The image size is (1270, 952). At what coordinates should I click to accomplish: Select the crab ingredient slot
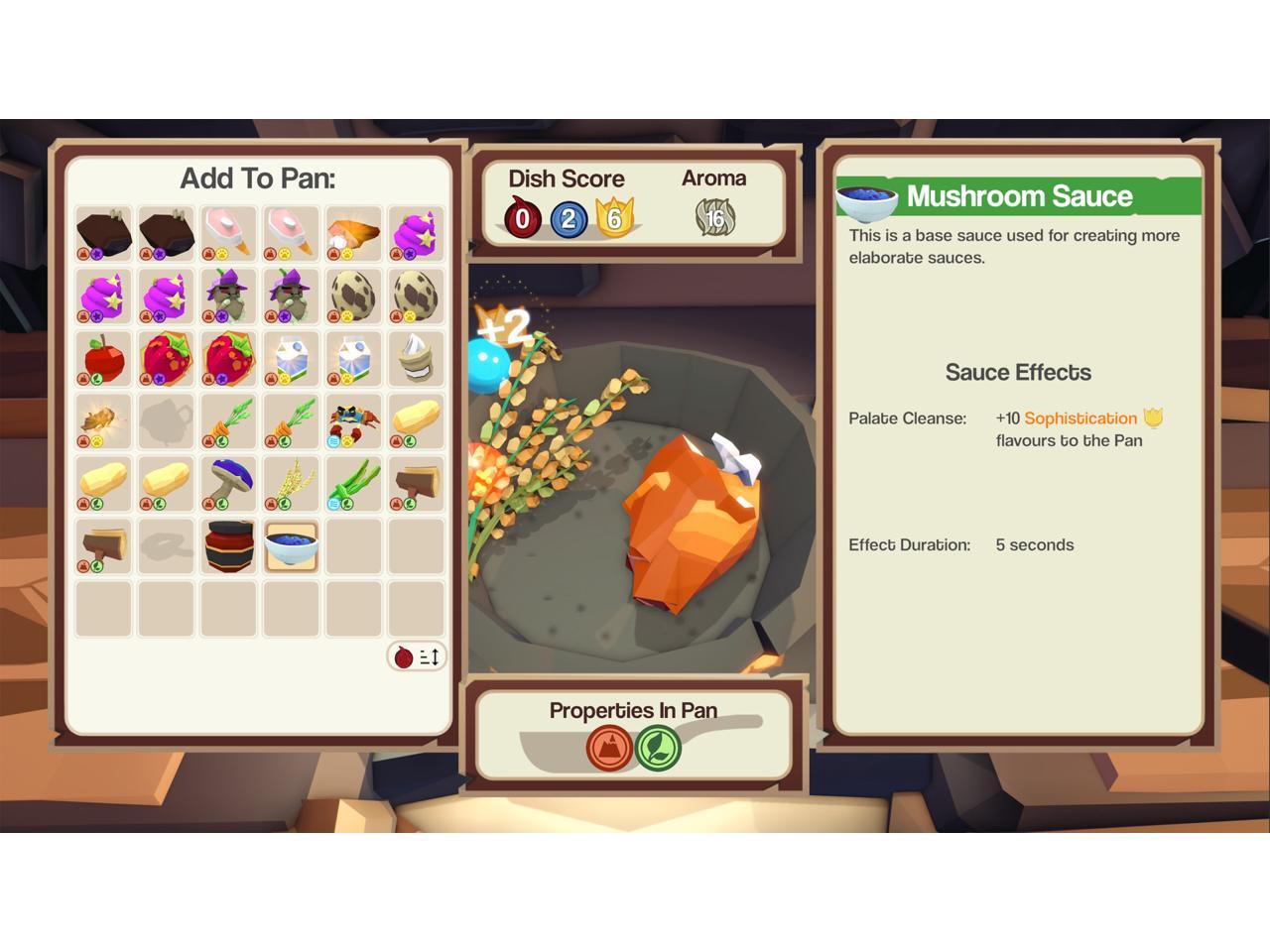coord(353,420)
